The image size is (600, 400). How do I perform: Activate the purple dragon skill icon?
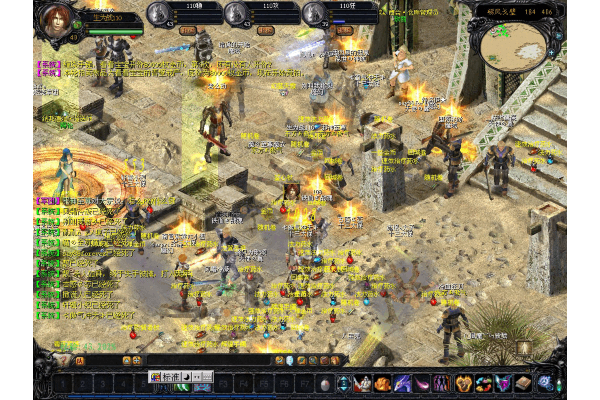click(x=401, y=383)
